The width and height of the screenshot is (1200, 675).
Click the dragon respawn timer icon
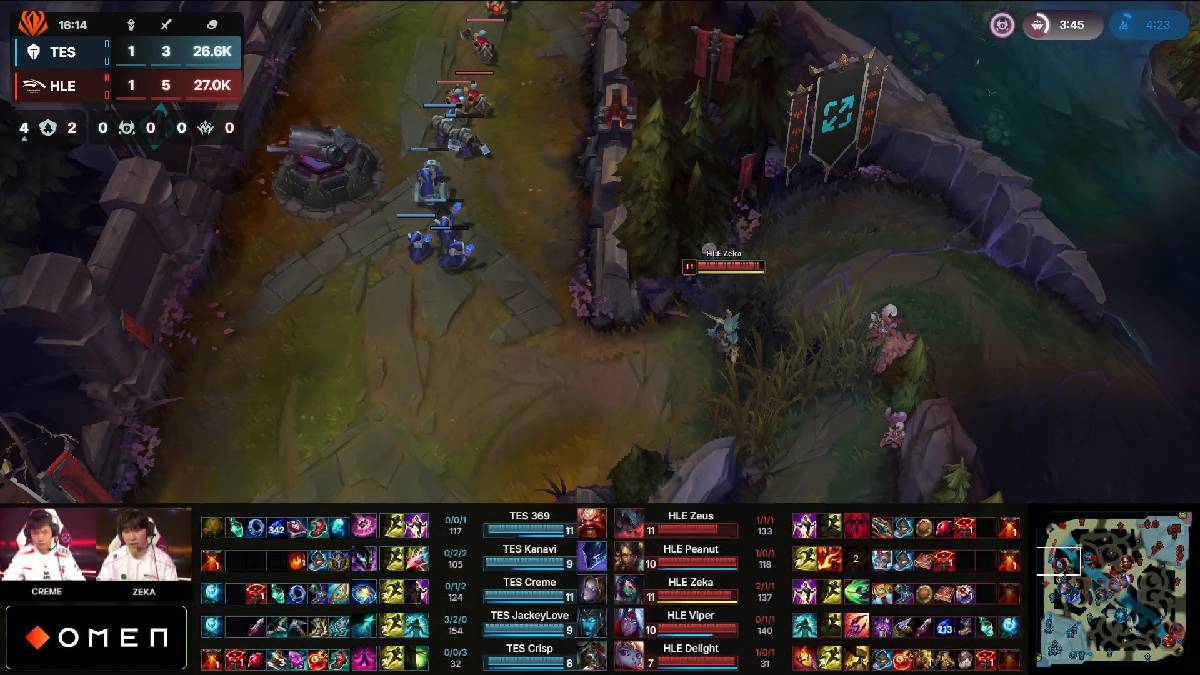coord(1127,25)
